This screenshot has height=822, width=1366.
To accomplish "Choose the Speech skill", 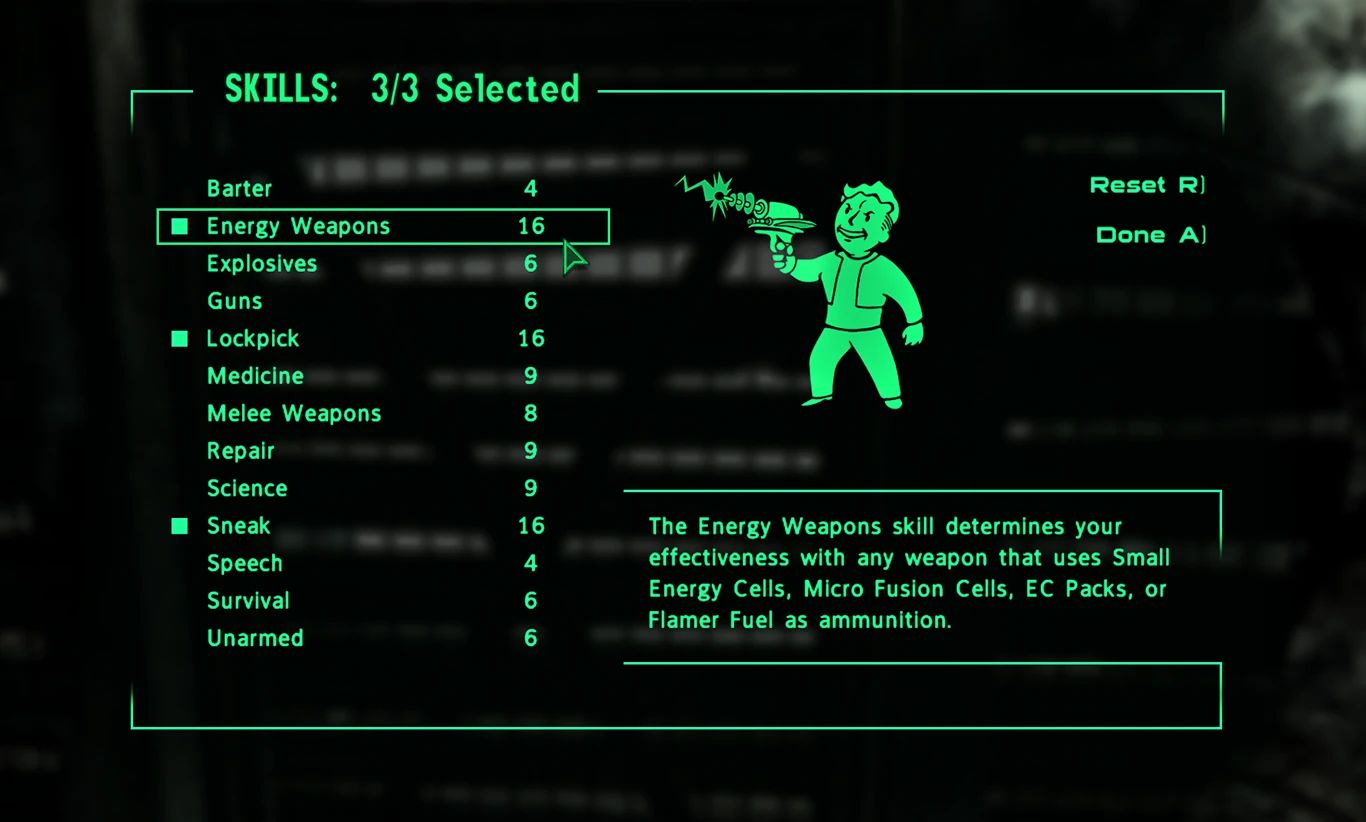I will pos(245,563).
